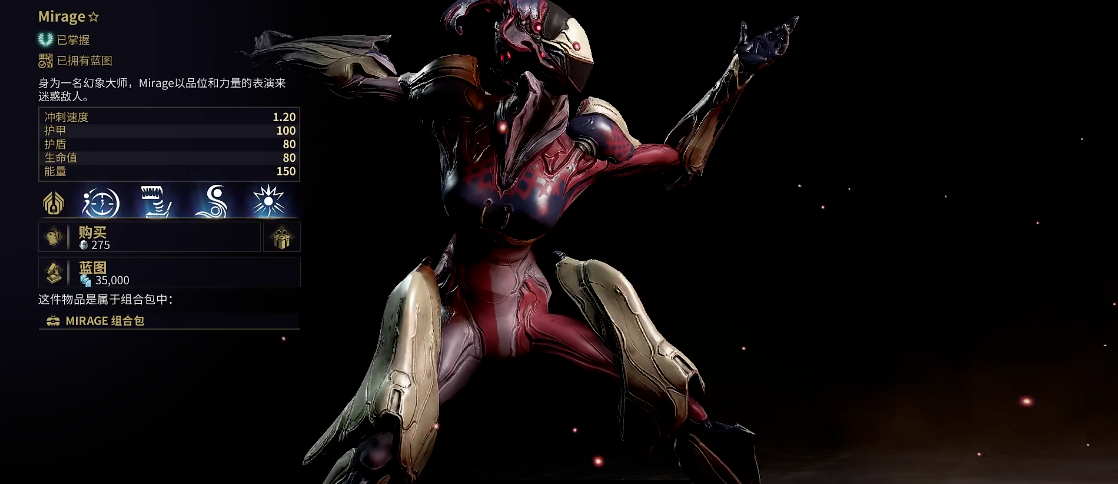Show the gold passive ability icon
The width and height of the screenshot is (1118, 484).
pyautogui.click(x=54, y=203)
